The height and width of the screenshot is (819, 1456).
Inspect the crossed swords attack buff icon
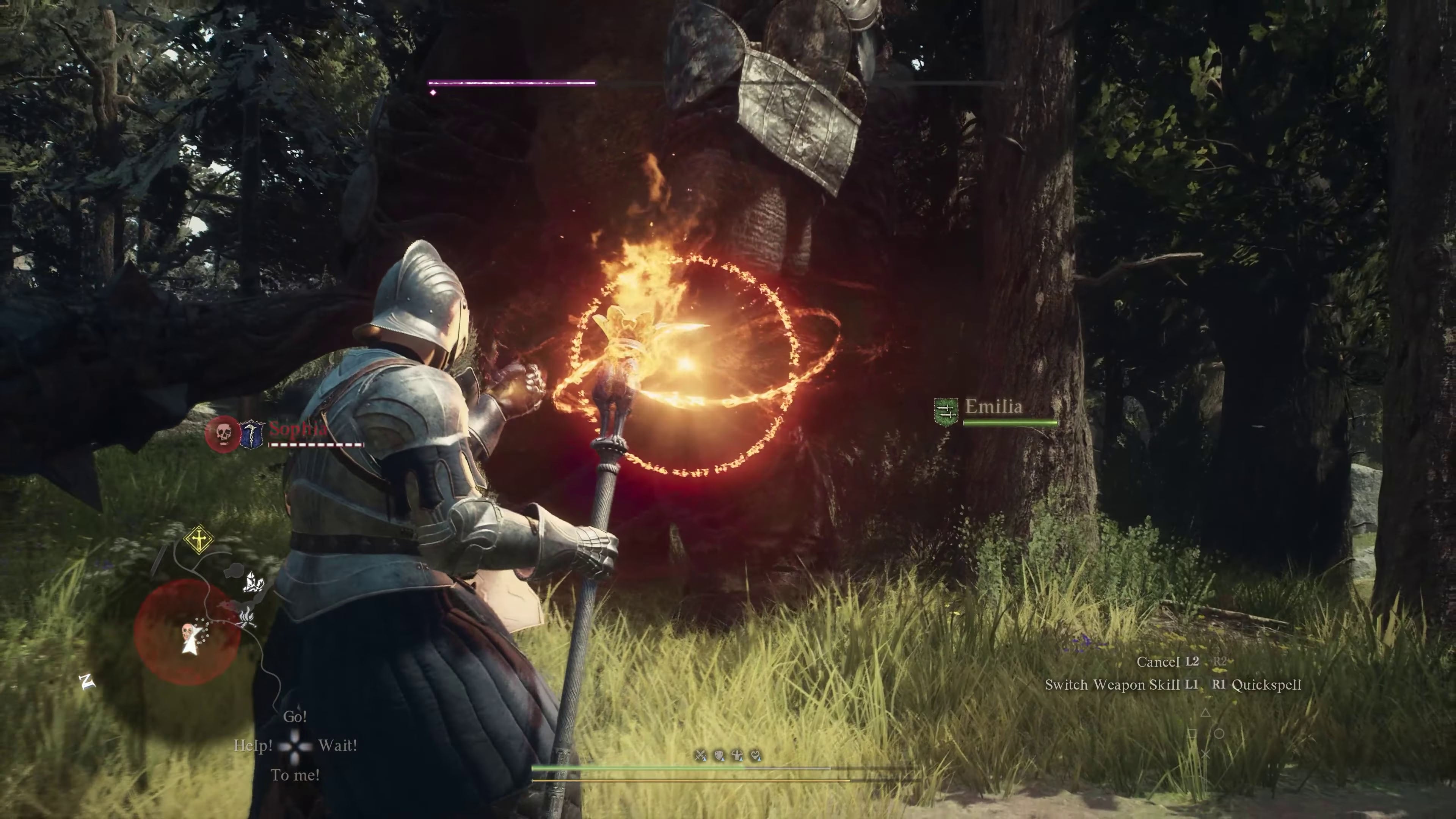tap(701, 756)
